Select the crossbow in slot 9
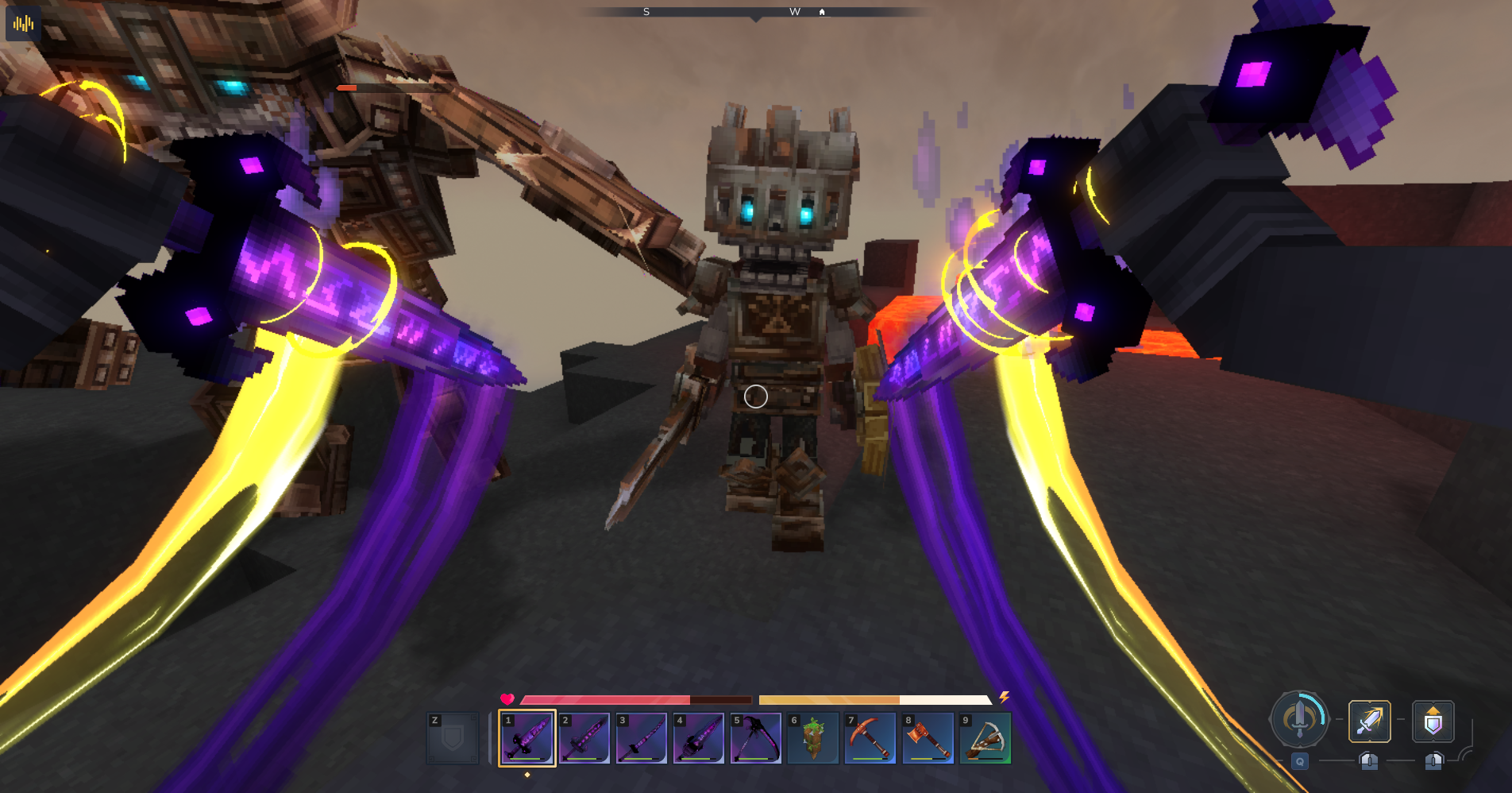1512x793 pixels. click(985, 738)
